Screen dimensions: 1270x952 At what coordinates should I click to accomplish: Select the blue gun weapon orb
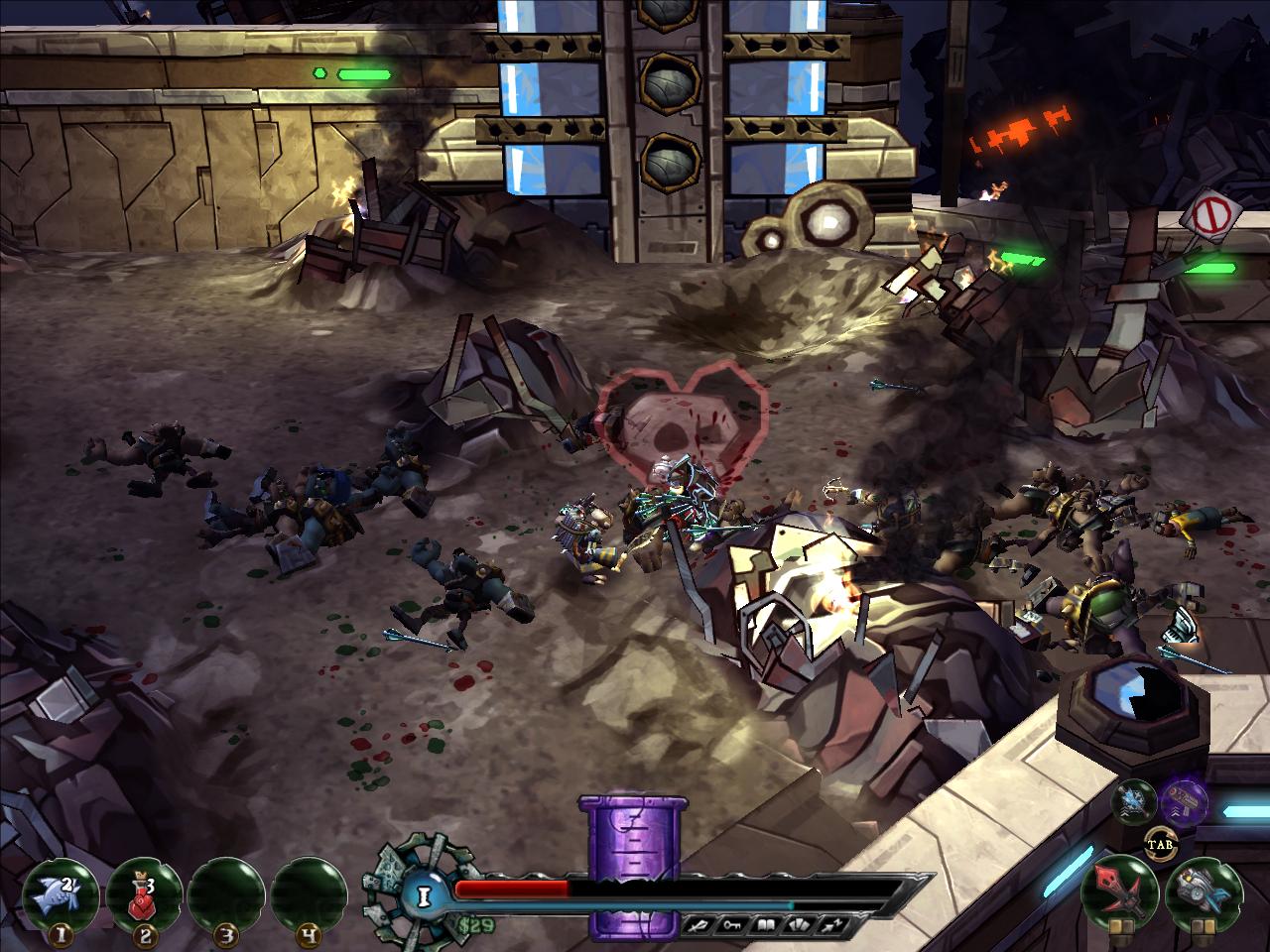tap(1205, 890)
